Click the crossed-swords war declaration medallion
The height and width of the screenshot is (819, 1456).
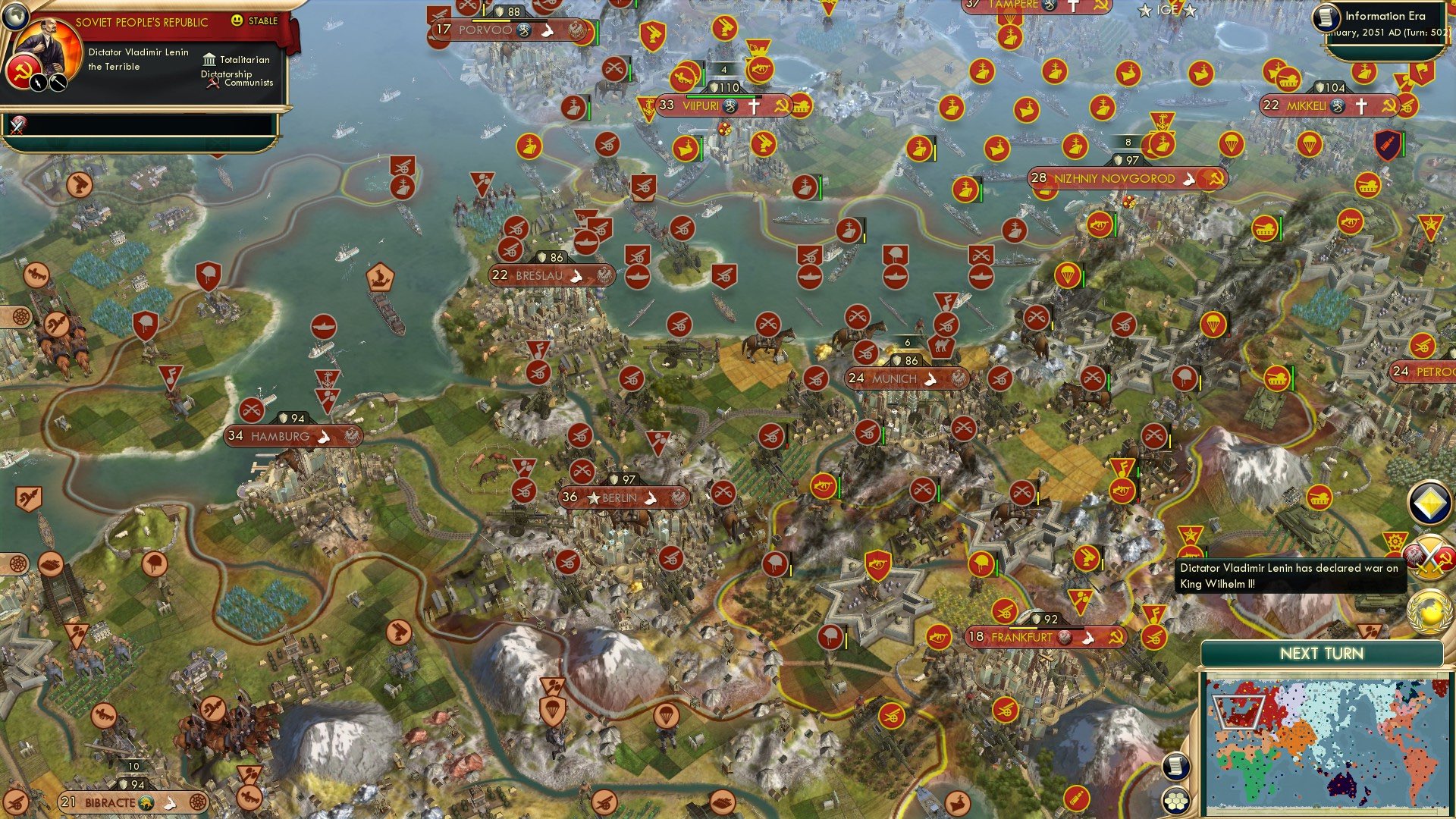point(1428,560)
